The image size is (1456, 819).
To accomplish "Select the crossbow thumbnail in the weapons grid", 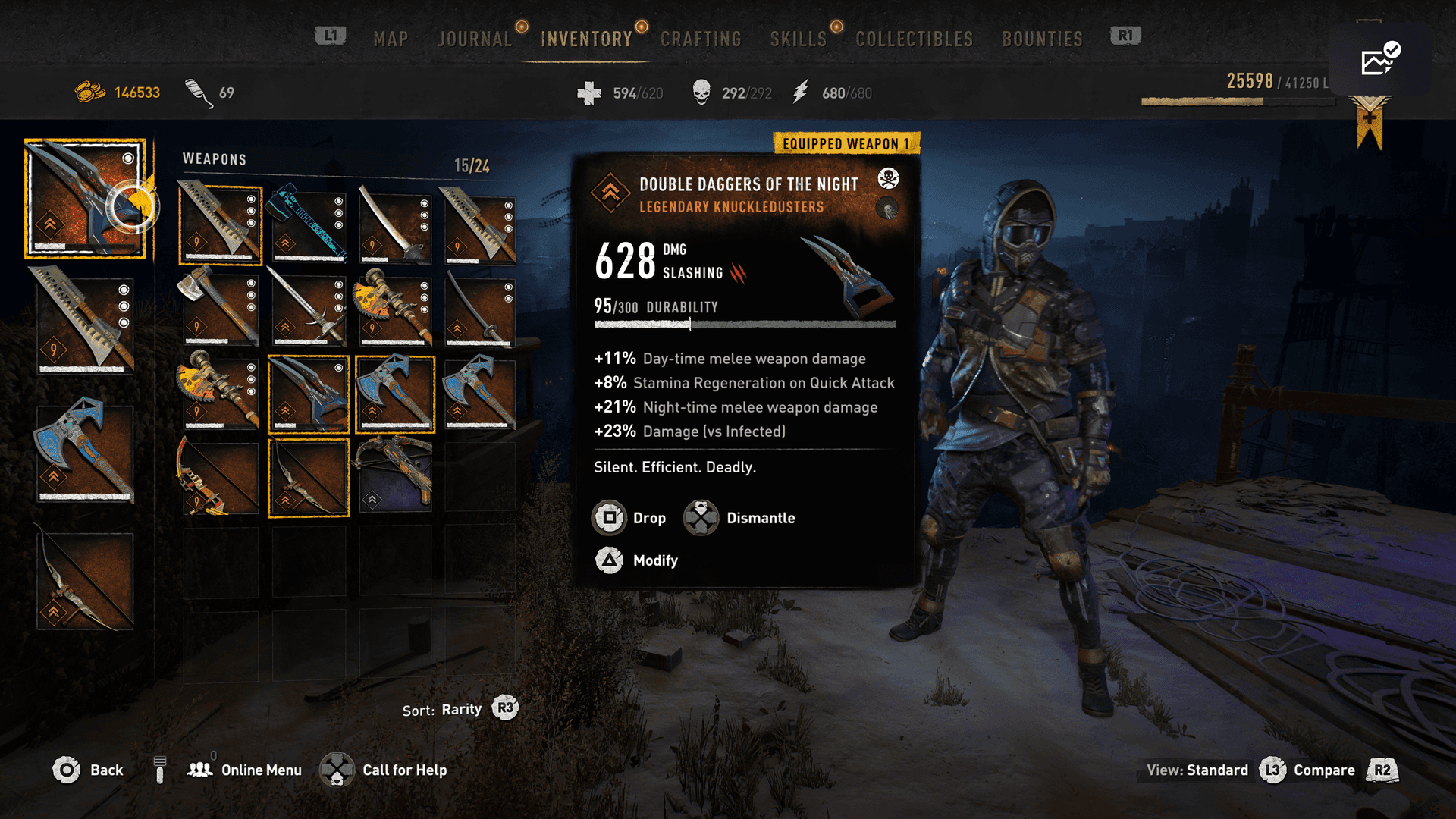I will click(x=395, y=477).
